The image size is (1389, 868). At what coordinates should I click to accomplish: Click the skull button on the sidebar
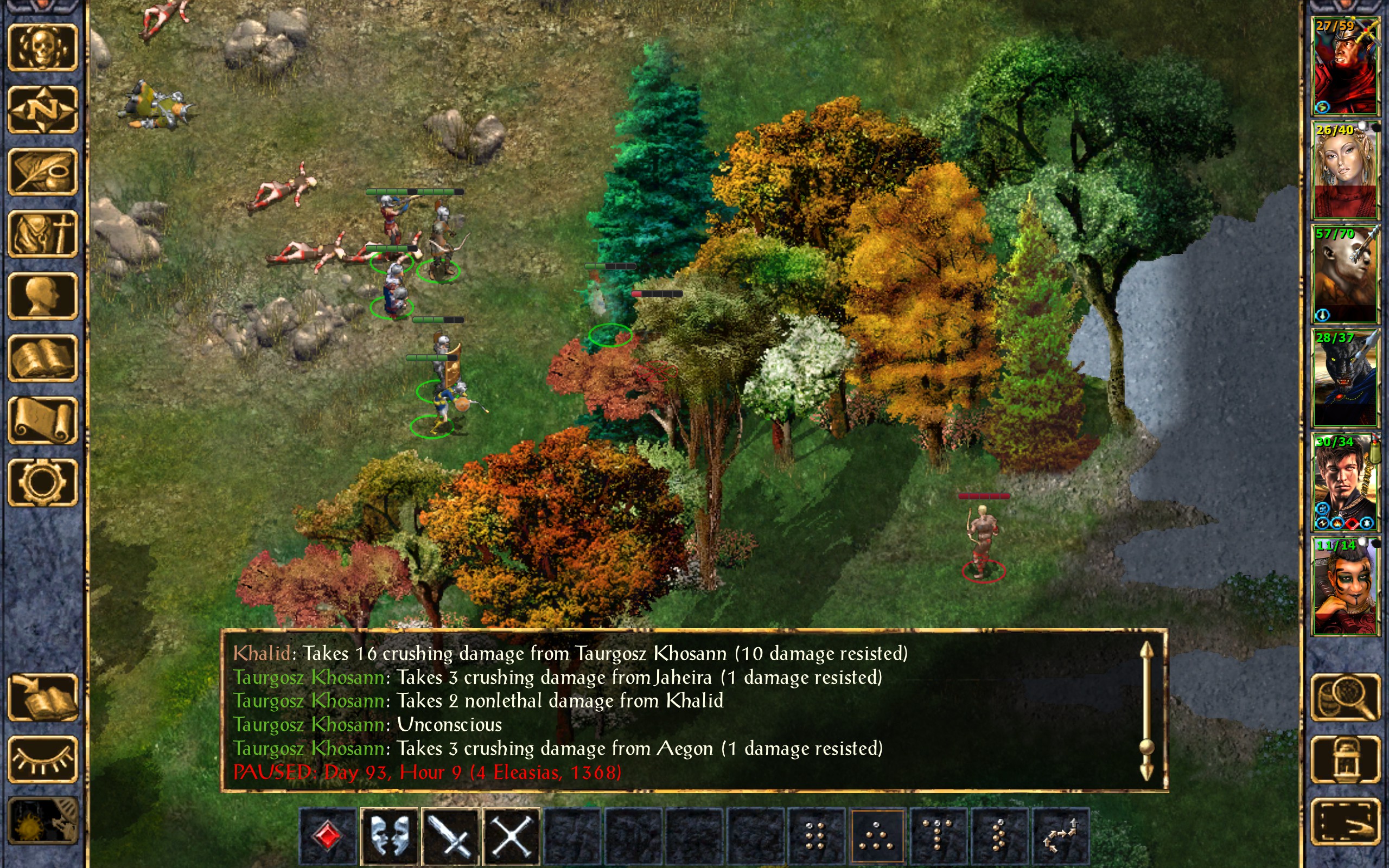click(42, 48)
